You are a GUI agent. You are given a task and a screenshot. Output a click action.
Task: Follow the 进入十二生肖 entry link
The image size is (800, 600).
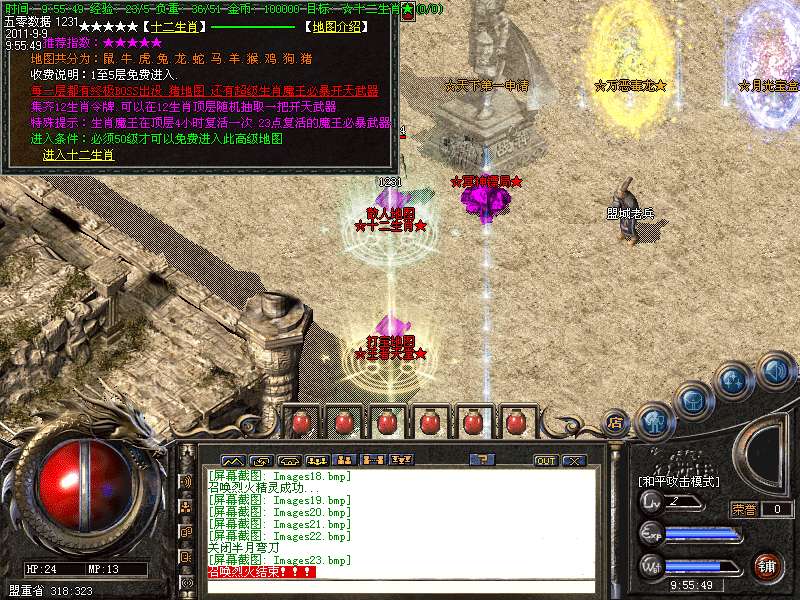point(78,155)
